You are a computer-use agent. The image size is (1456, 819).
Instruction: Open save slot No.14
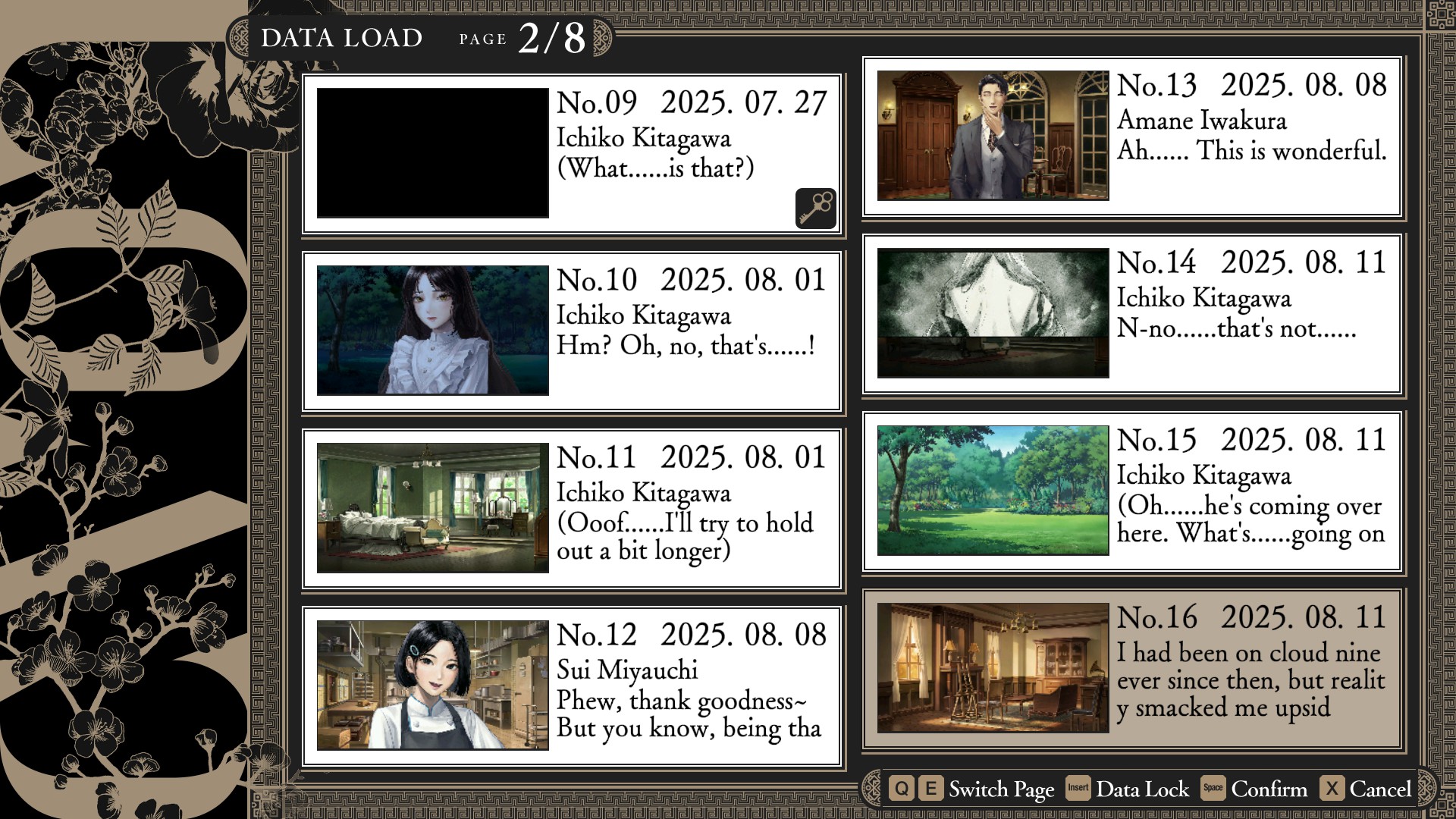tap(1131, 313)
